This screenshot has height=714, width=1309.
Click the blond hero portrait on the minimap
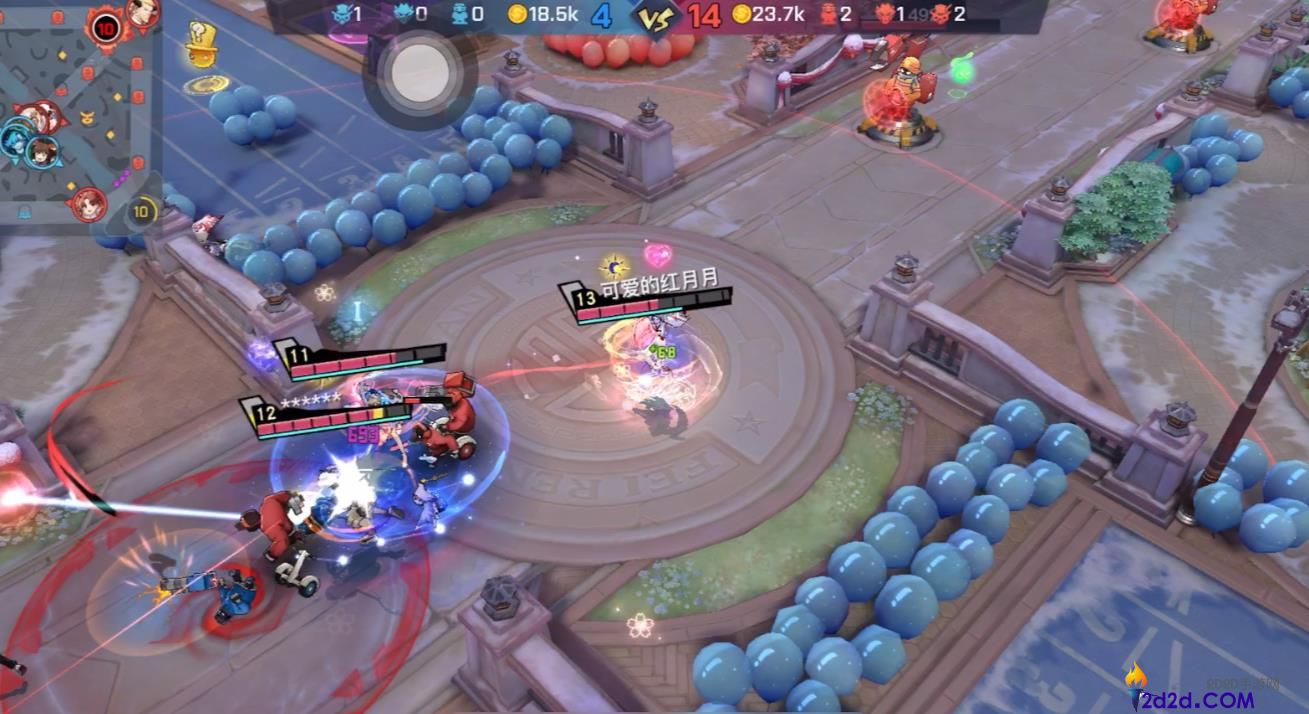pos(143,13)
